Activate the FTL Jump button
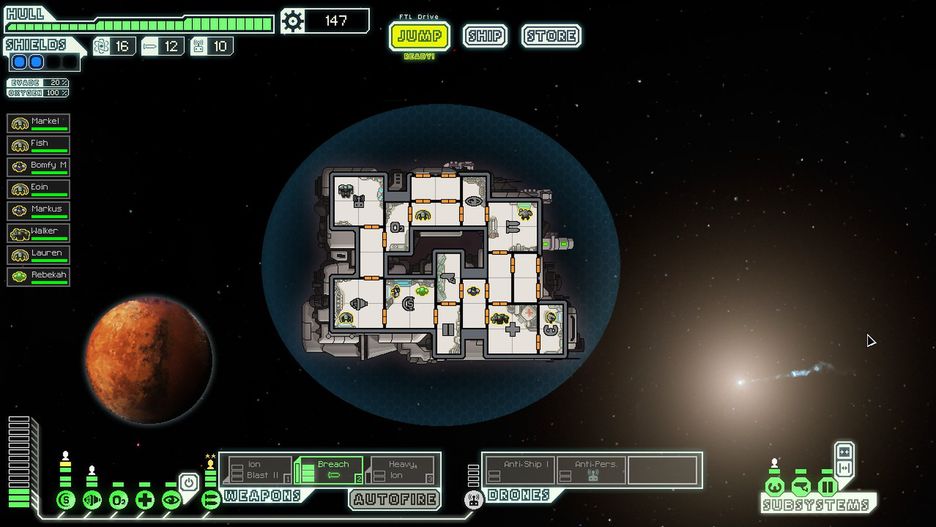 click(418, 37)
